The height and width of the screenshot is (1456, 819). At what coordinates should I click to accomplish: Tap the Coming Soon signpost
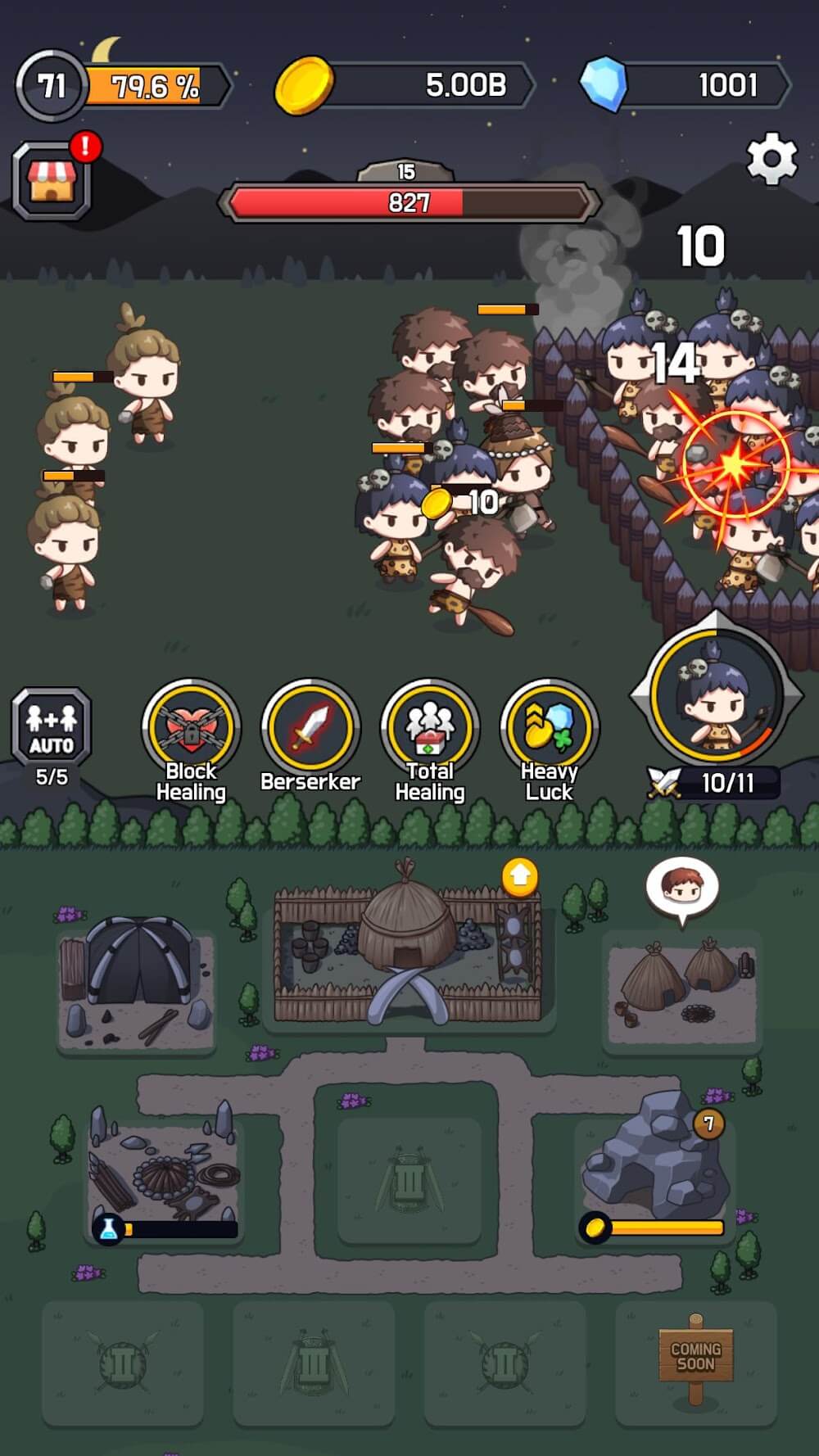pos(695,1357)
